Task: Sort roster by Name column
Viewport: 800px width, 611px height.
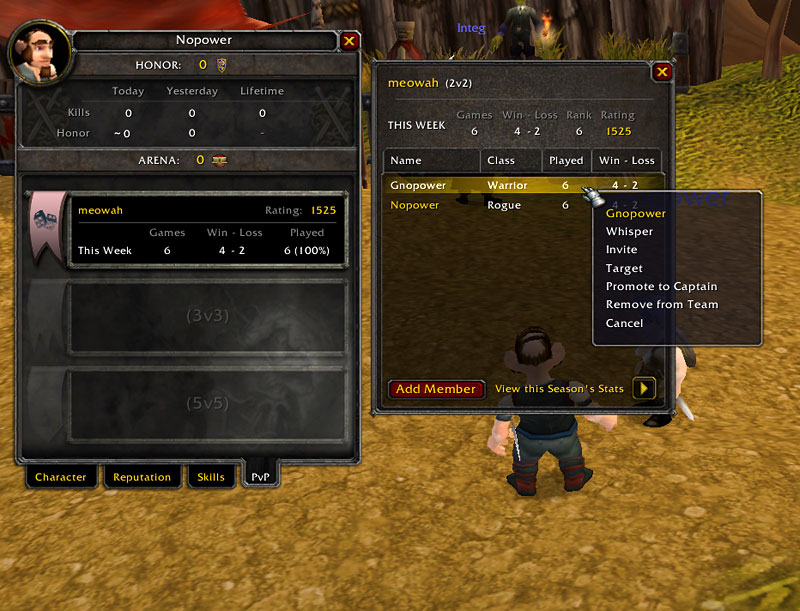Action: click(431, 160)
